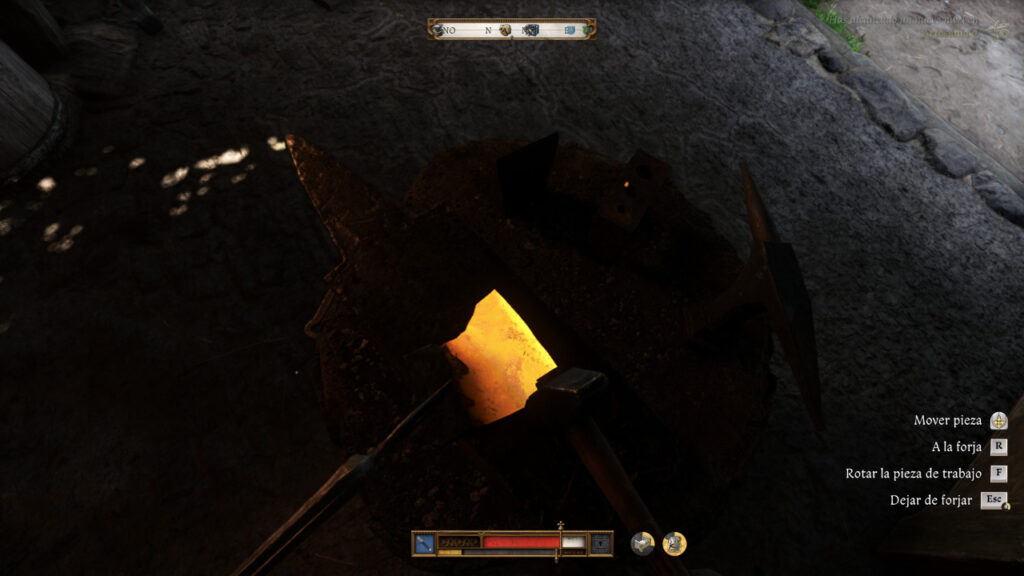This screenshot has height=576, width=1024.
Task: Select the gold shield marker on the compass
Action: (505, 30)
